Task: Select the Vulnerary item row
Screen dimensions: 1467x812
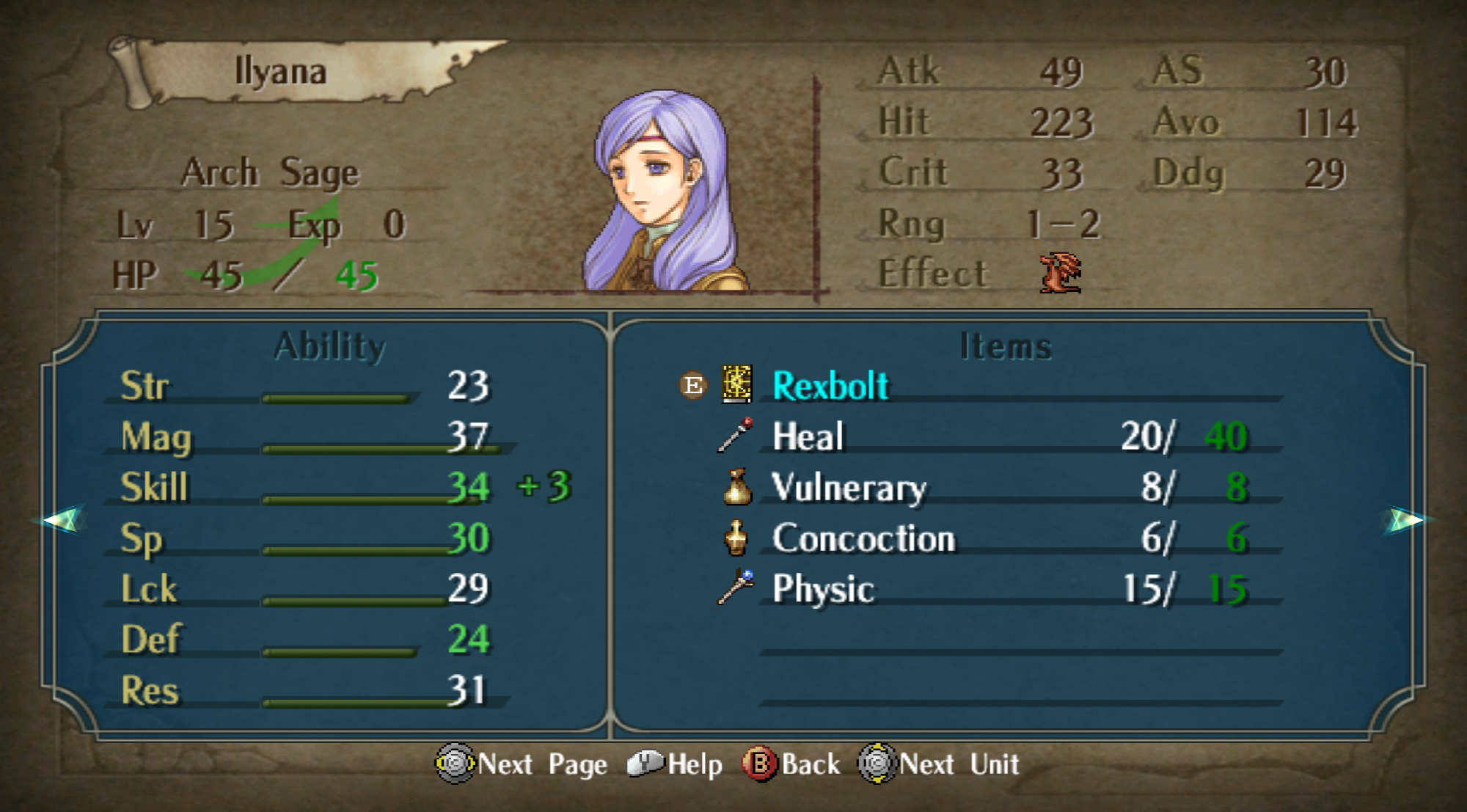Action: coord(848,488)
